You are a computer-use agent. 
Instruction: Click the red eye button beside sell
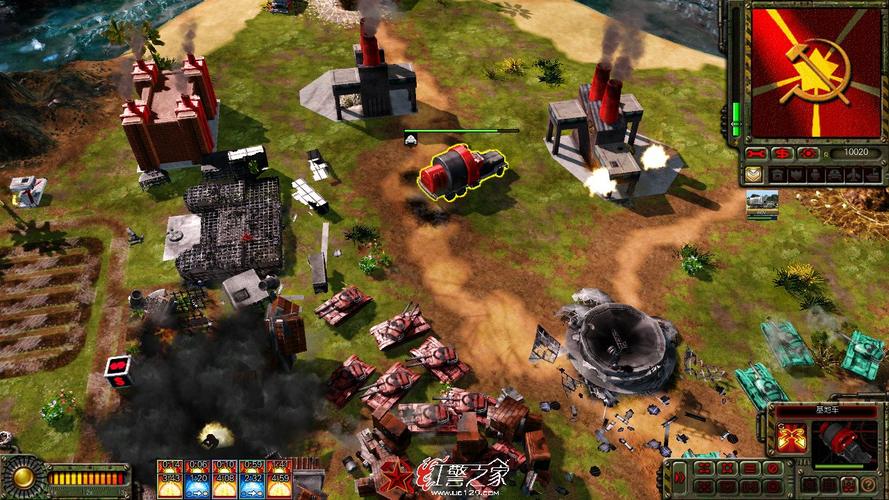[806, 154]
